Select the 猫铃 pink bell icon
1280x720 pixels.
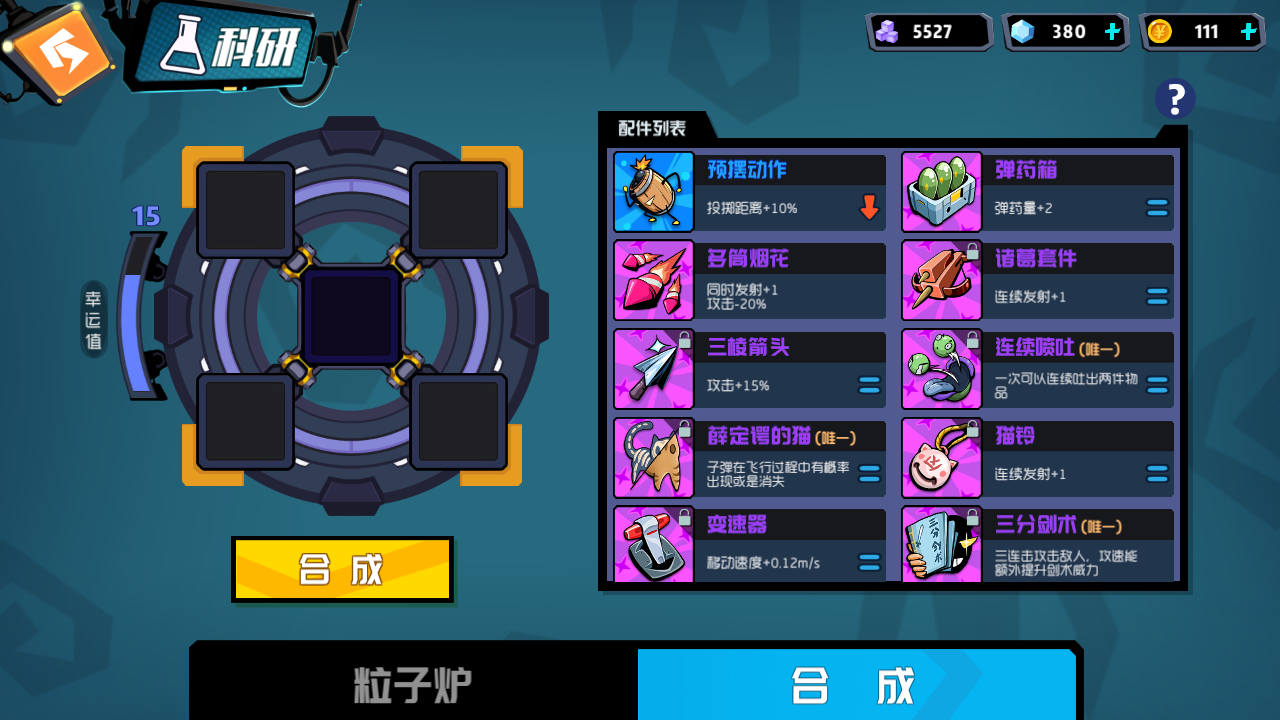[x=941, y=458]
